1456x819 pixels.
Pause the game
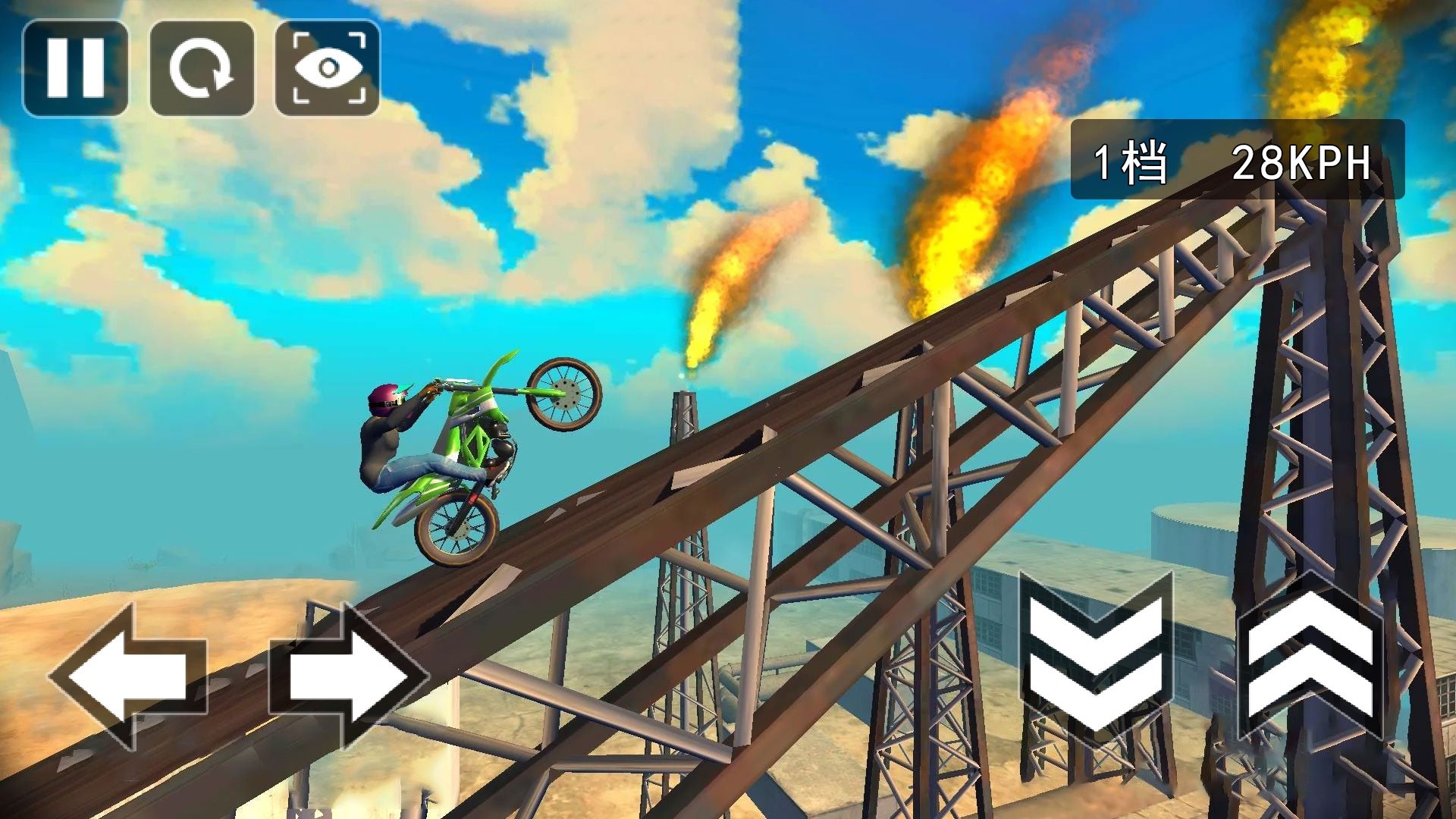pyautogui.click(x=75, y=68)
